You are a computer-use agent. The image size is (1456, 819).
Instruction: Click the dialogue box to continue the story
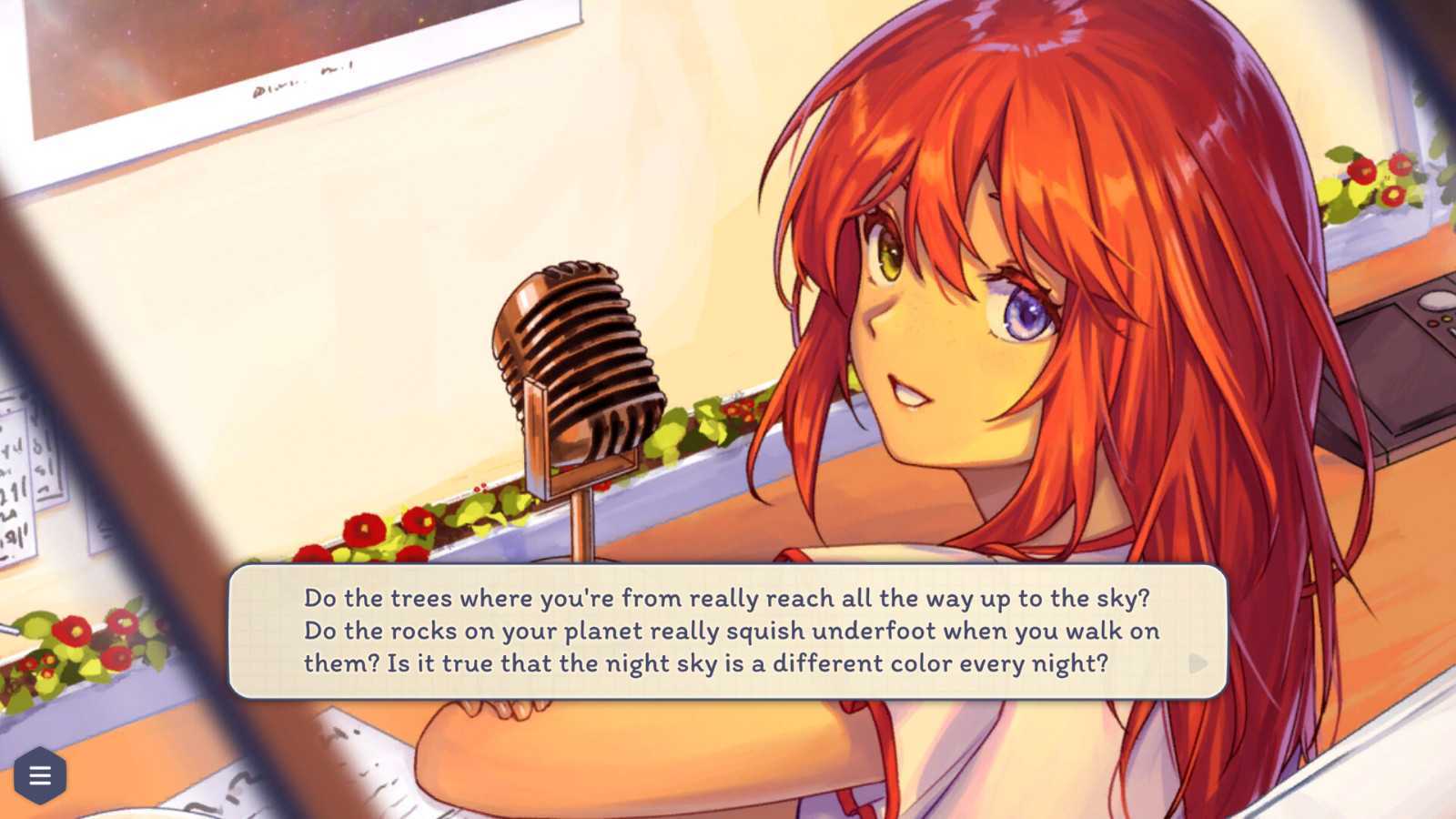click(728, 631)
